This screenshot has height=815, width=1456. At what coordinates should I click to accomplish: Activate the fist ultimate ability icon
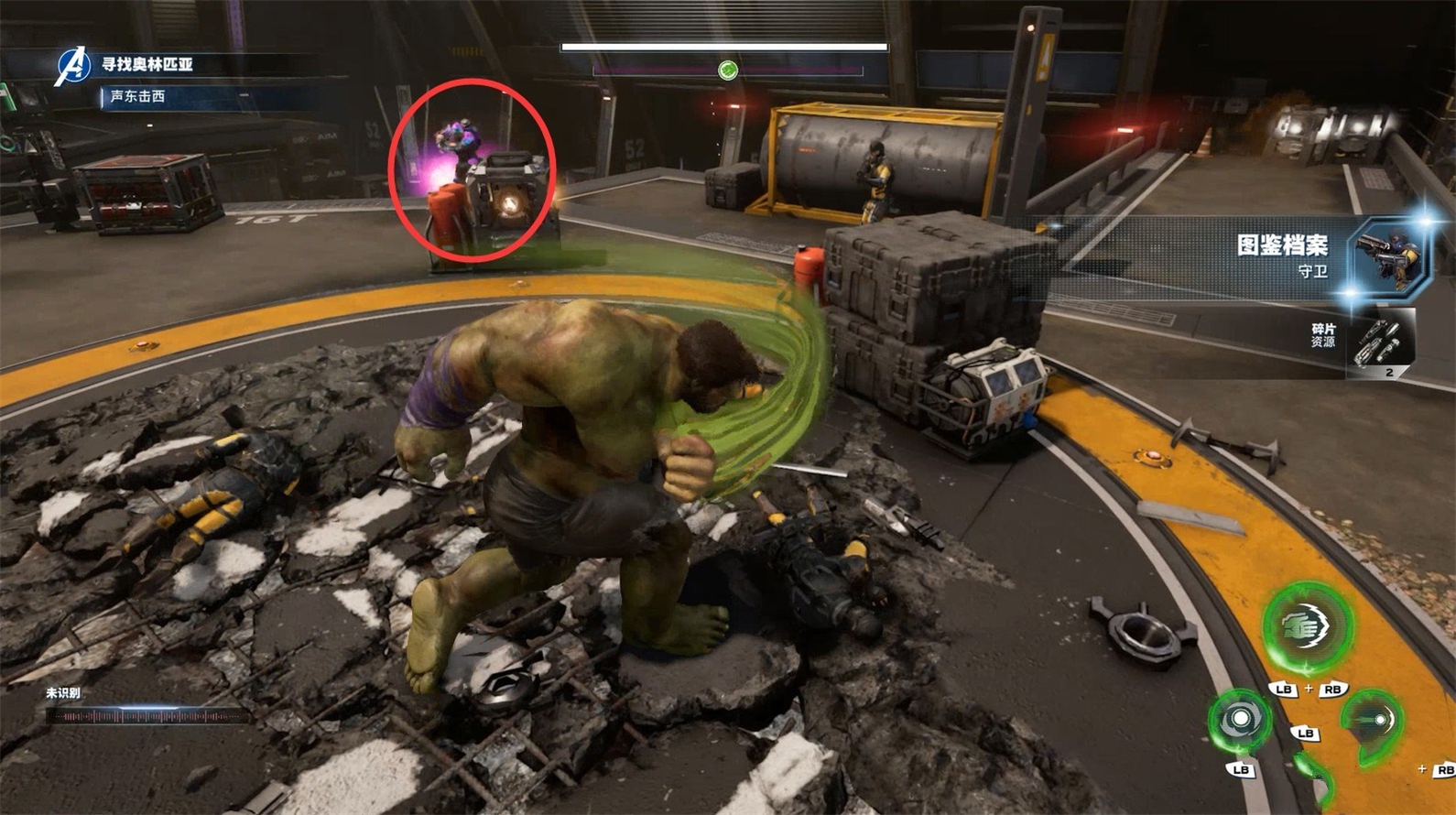coord(1308,626)
